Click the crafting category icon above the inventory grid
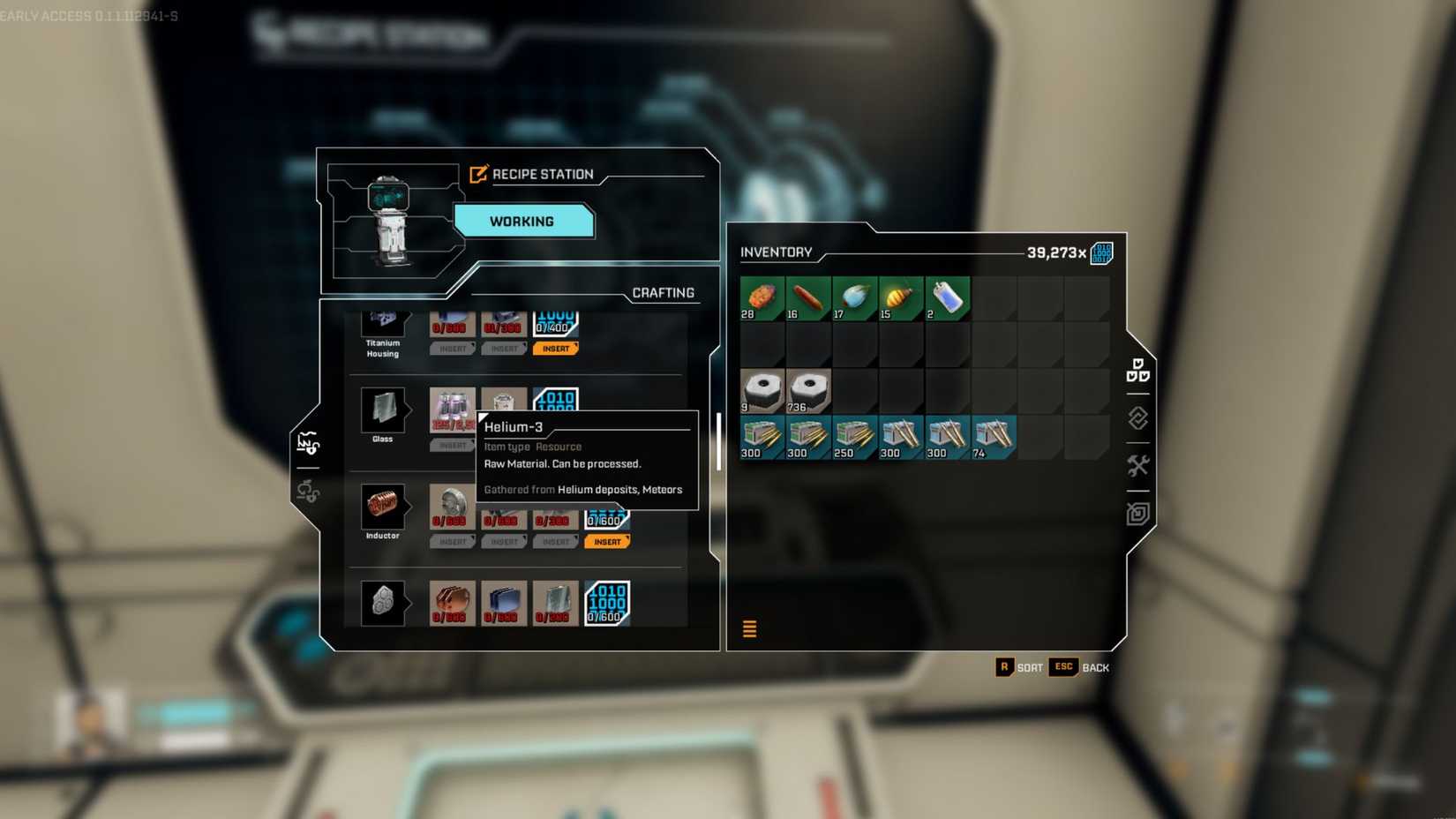Screen dimensions: 1456x819 click(1136, 372)
